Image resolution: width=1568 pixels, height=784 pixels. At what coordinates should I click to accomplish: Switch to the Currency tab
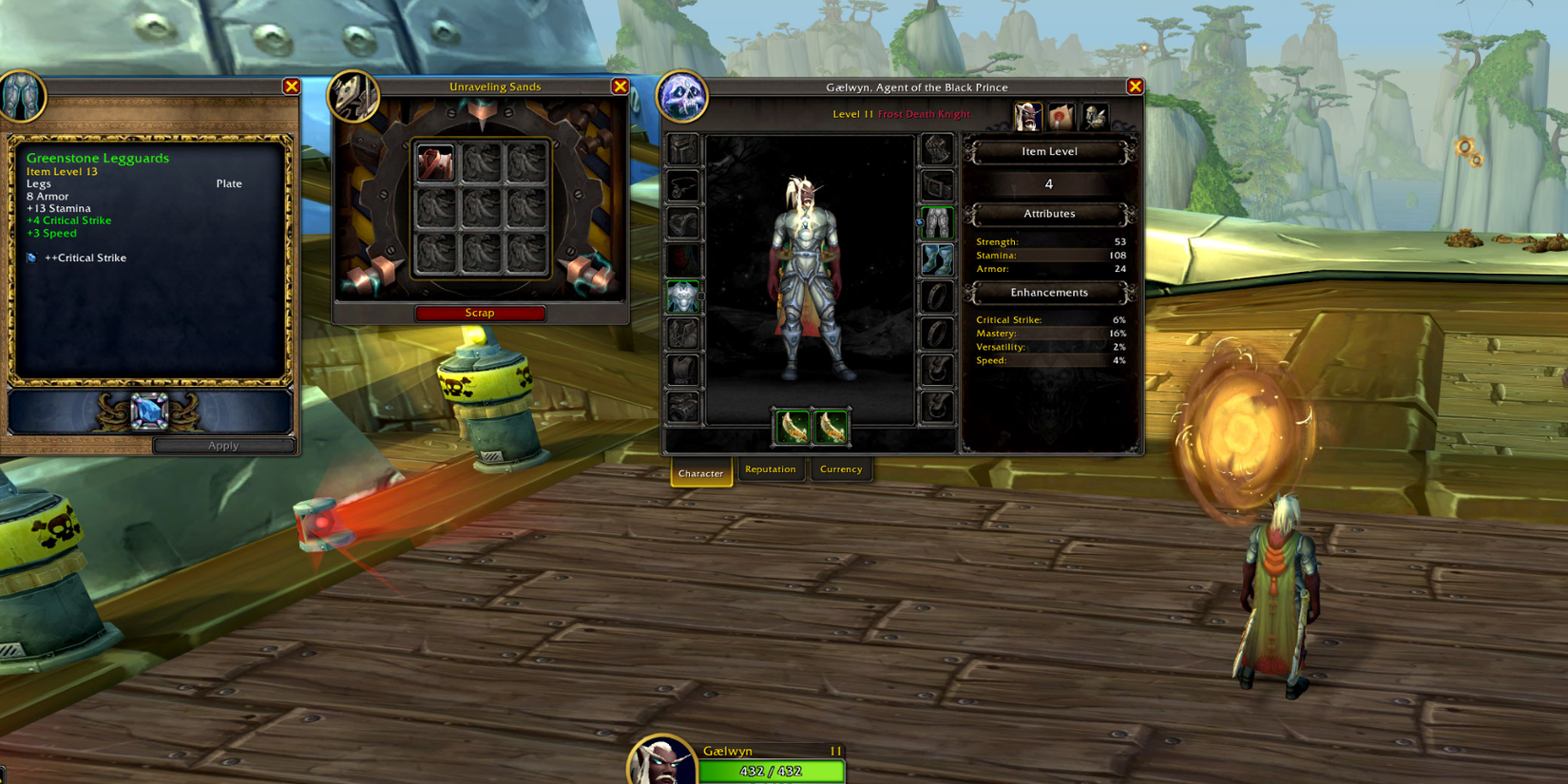click(840, 468)
